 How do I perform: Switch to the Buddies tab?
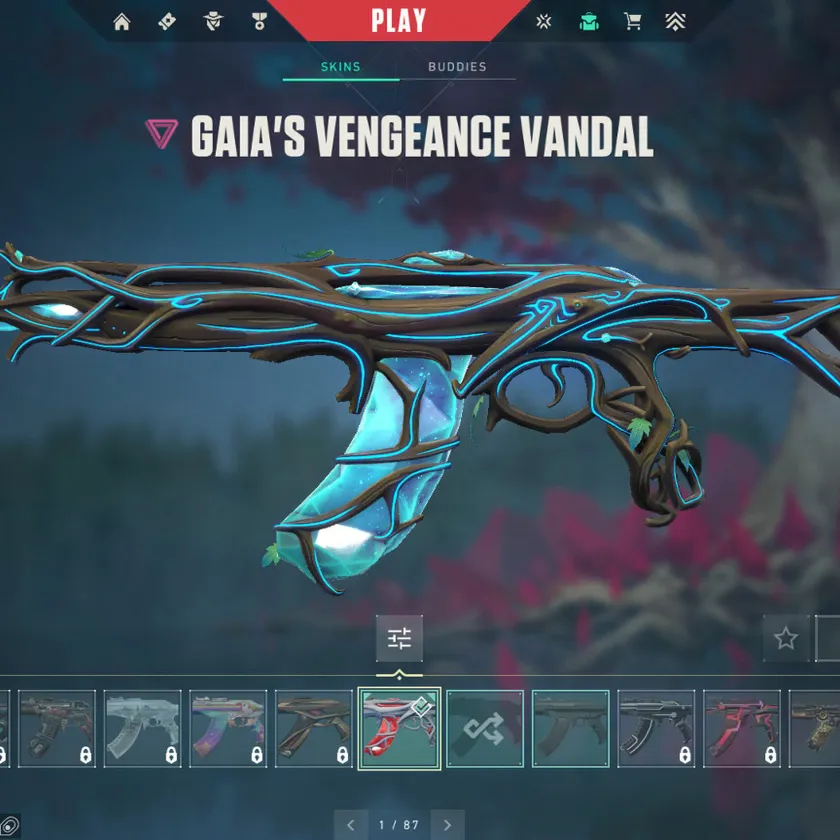(x=457, y=67)
